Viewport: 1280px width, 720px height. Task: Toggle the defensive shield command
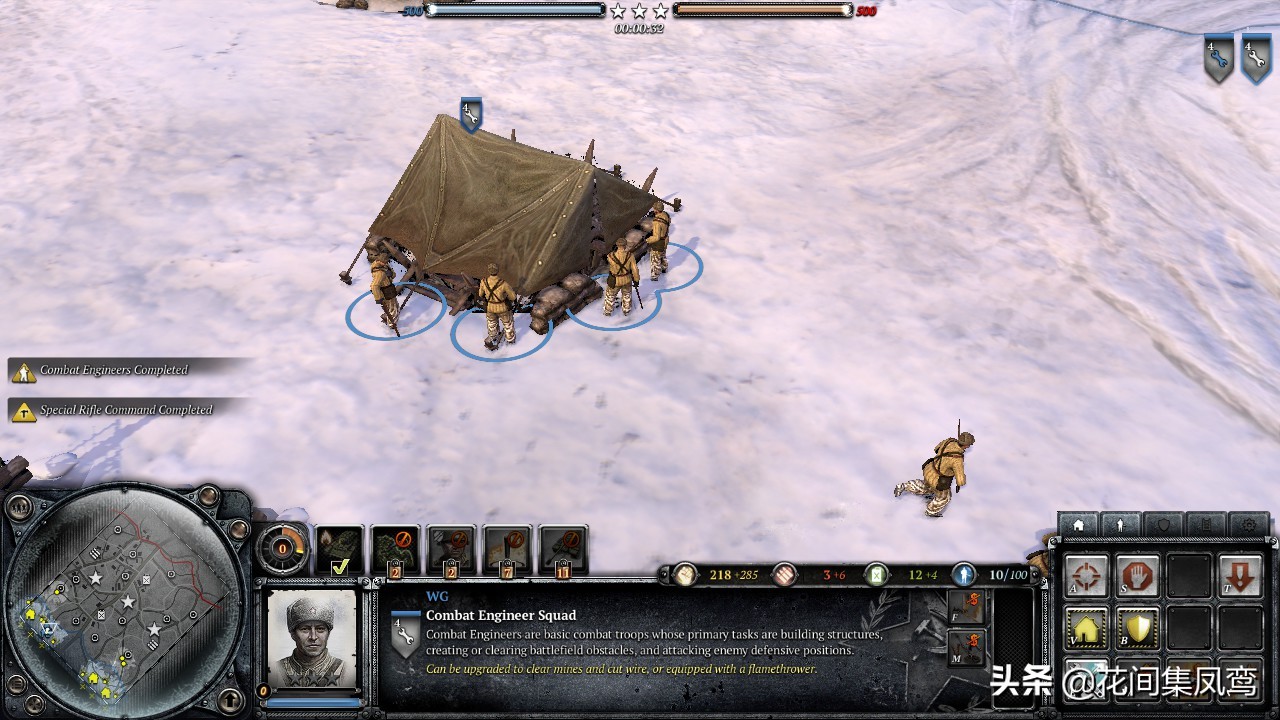[1138, 628]
